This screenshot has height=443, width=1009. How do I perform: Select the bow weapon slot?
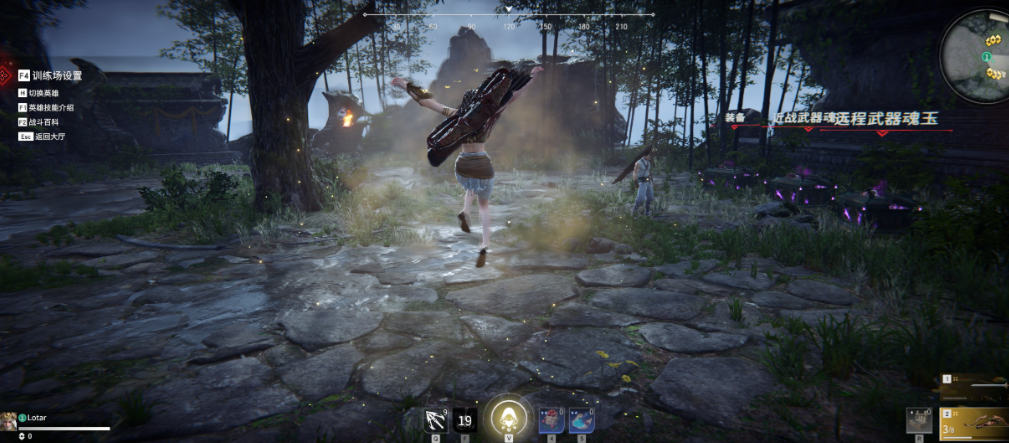(x=974, y=422)
